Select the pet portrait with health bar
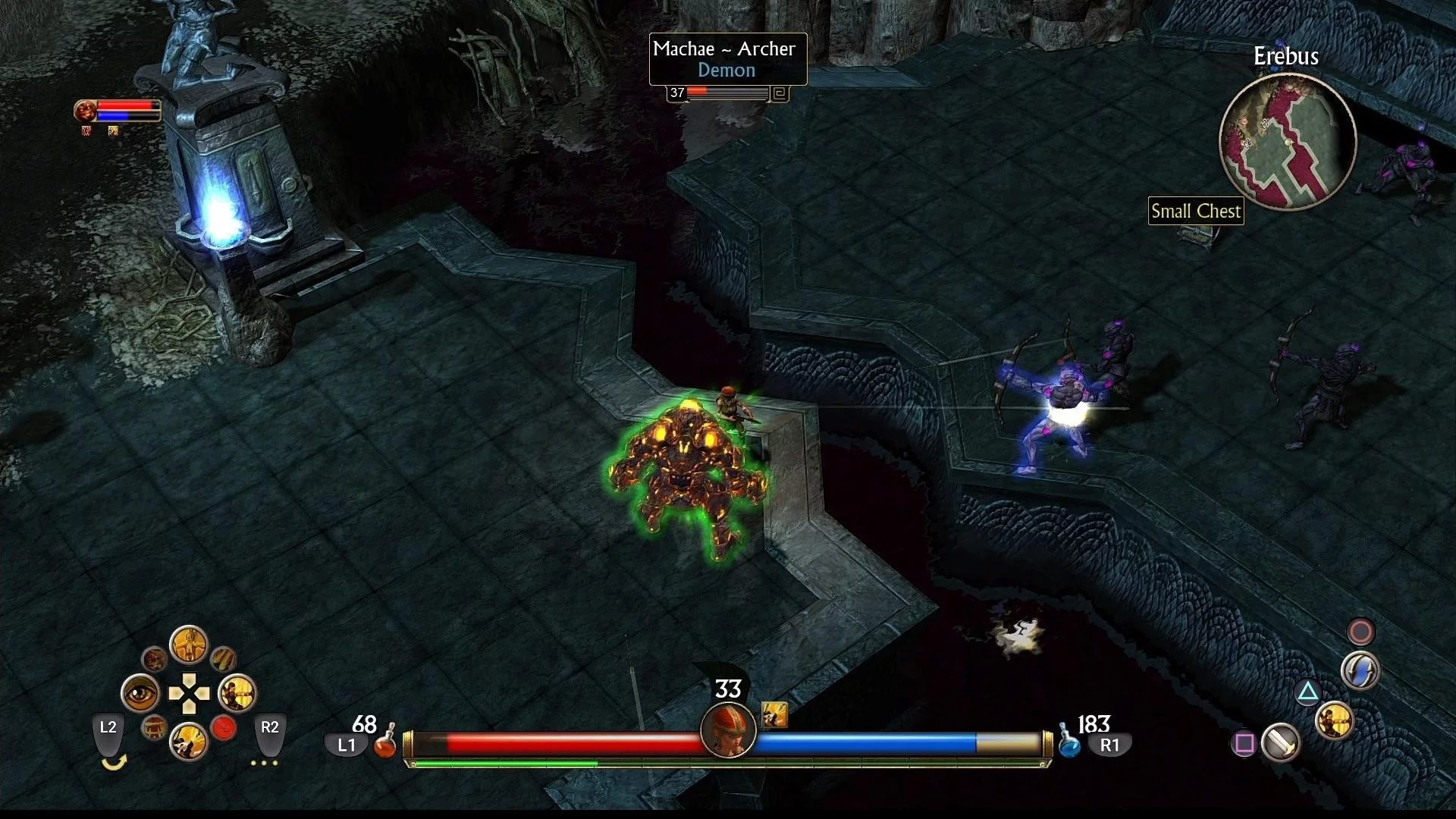This screenshot has width=1456, height=819. [x=86, y=111]
